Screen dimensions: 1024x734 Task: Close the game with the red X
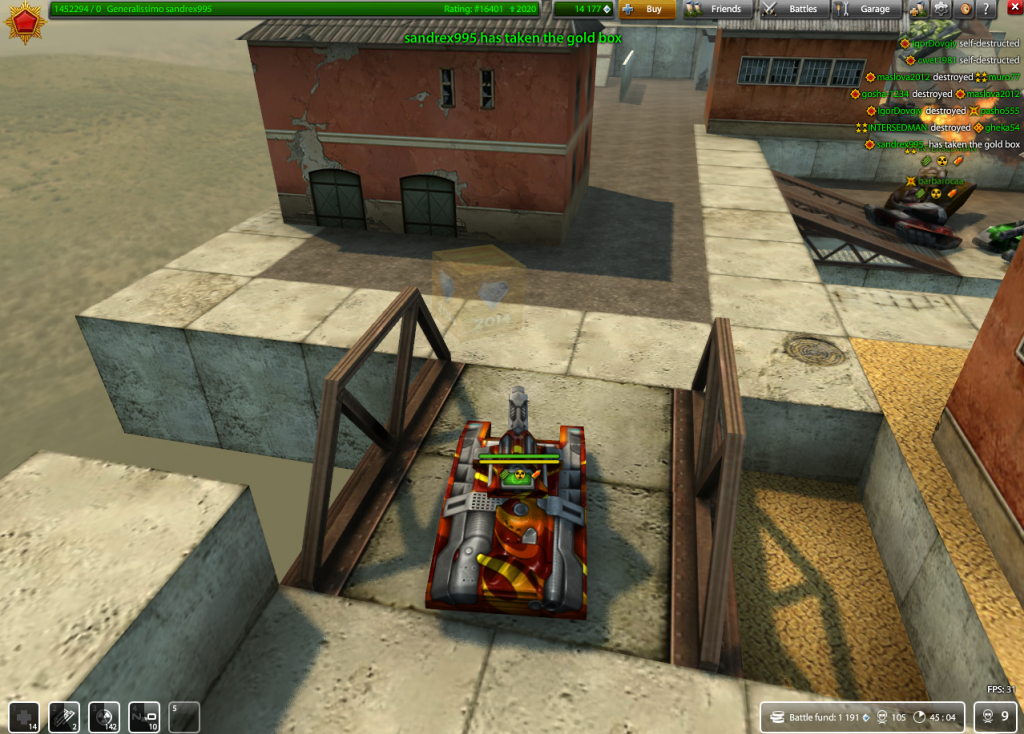click(x=1012, y=9)
